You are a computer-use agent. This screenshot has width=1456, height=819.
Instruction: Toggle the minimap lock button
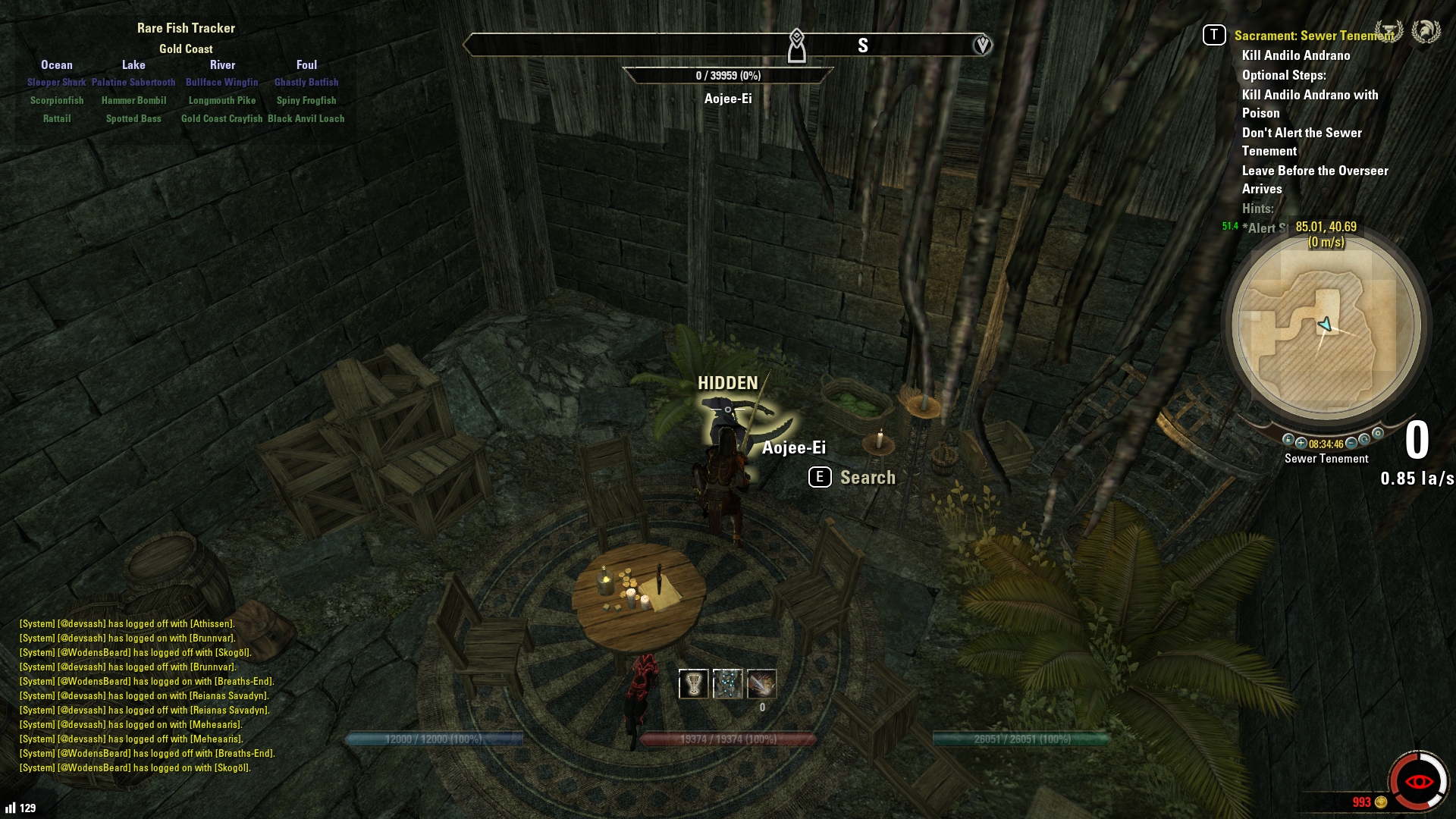1288,440
